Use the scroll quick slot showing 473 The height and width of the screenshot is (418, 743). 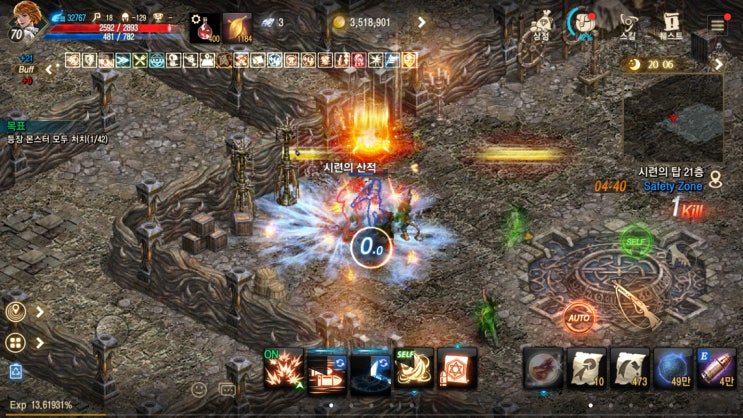click(630, 367)
